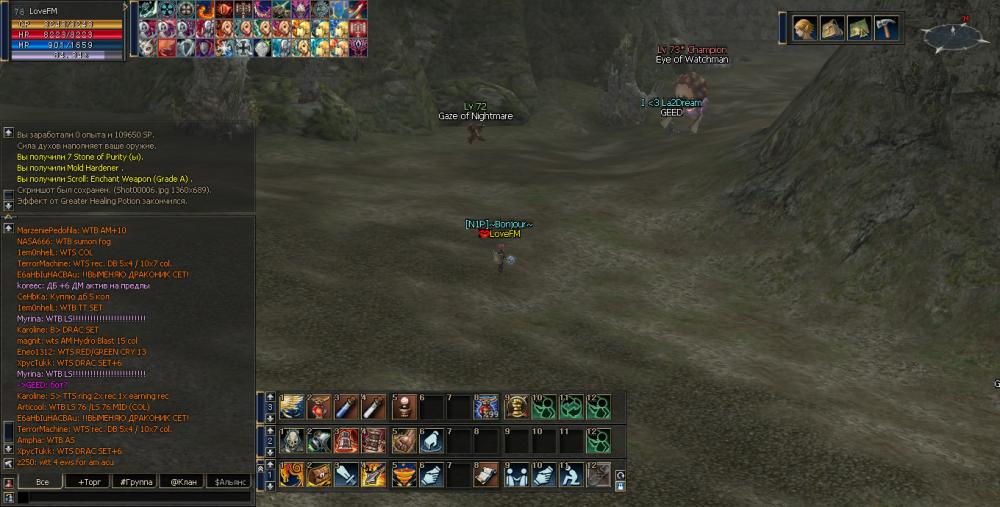Viewport: 1000px width, 507px height.
Task: Select the #Группа party chat tab
Action: [x=136, y=482]
